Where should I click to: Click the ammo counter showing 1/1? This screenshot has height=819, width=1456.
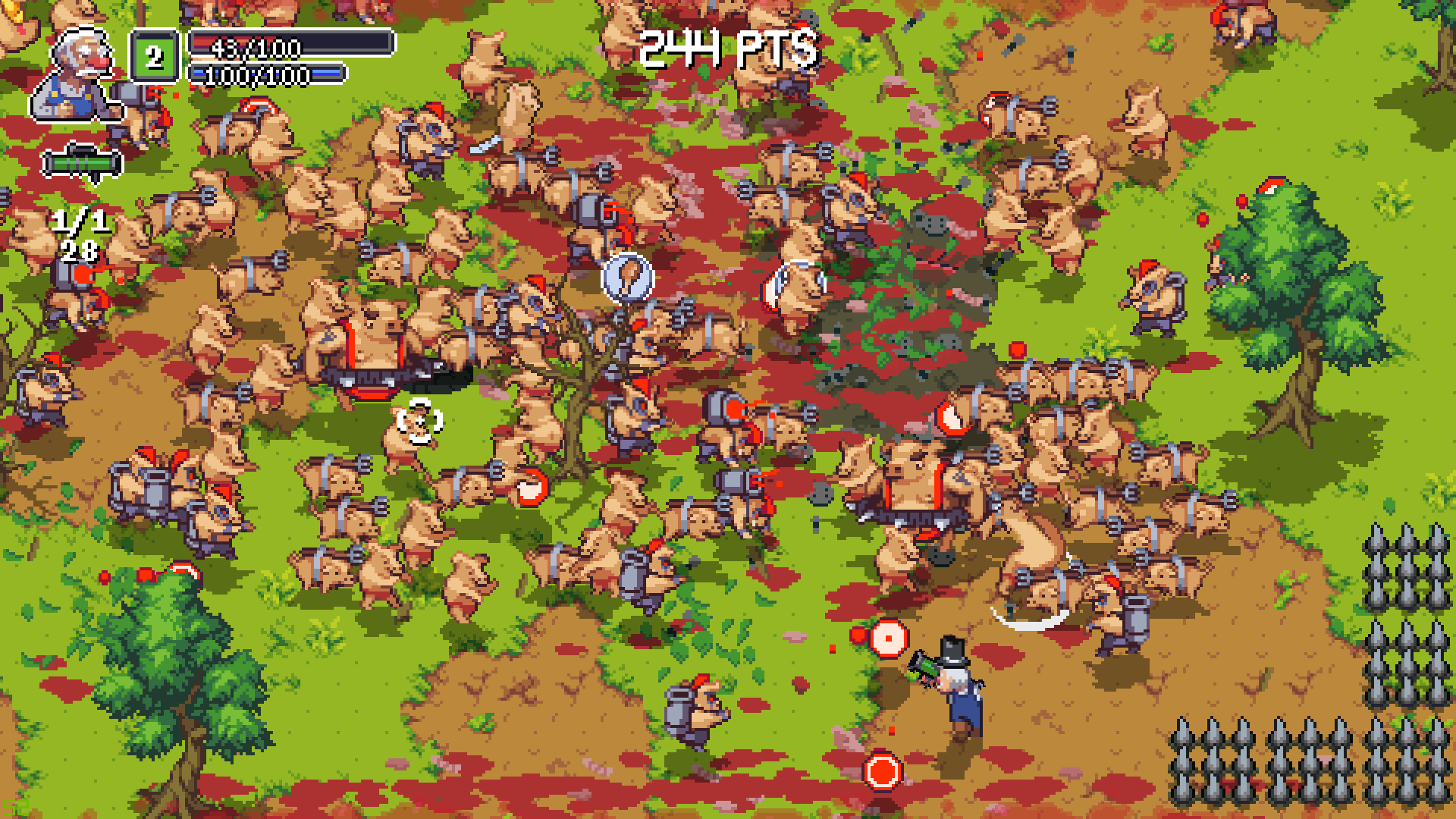click(x=80, y=221)
